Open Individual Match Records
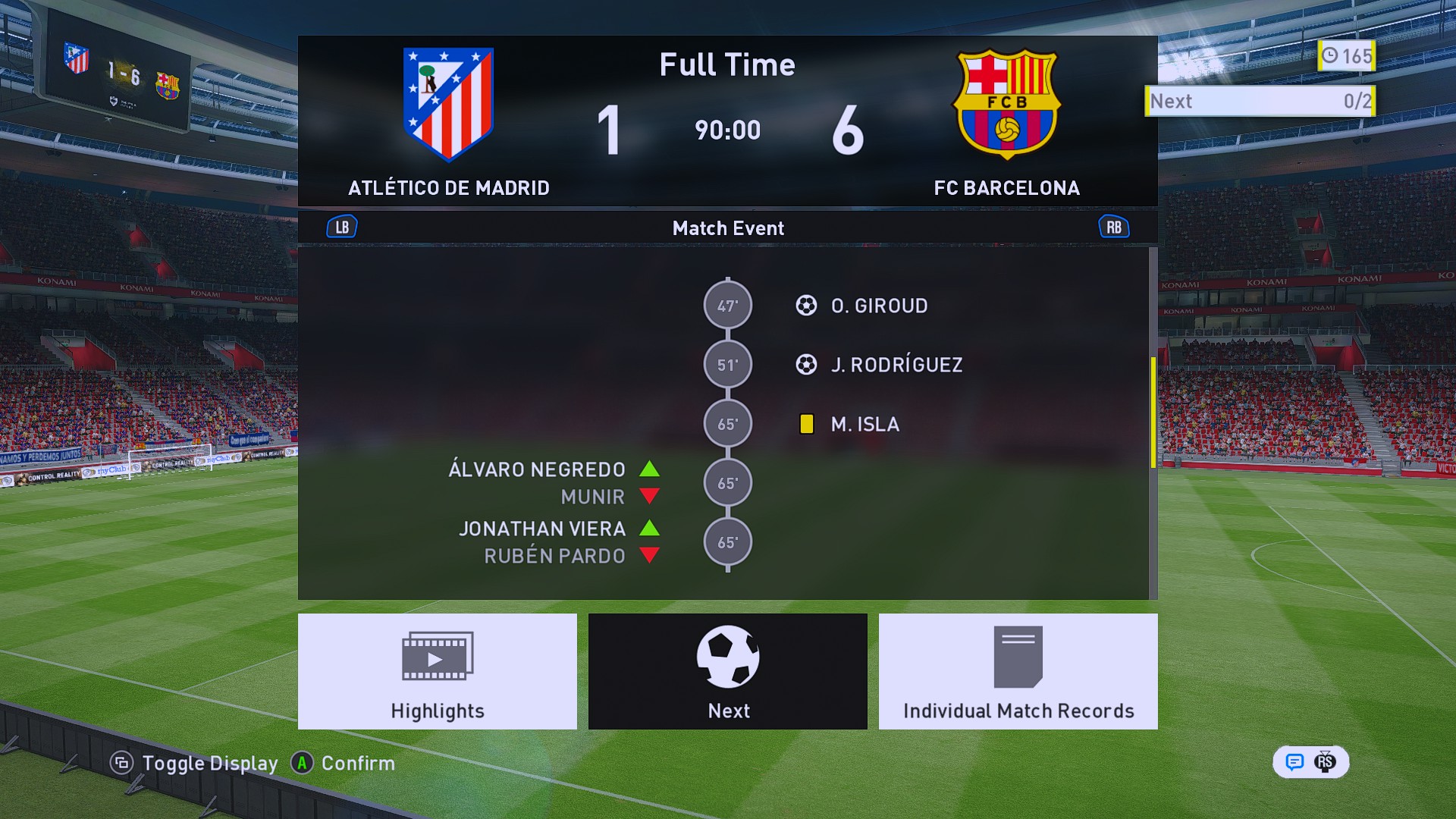This screenshot has width=1456, height=819. (x=1018, y=671)
